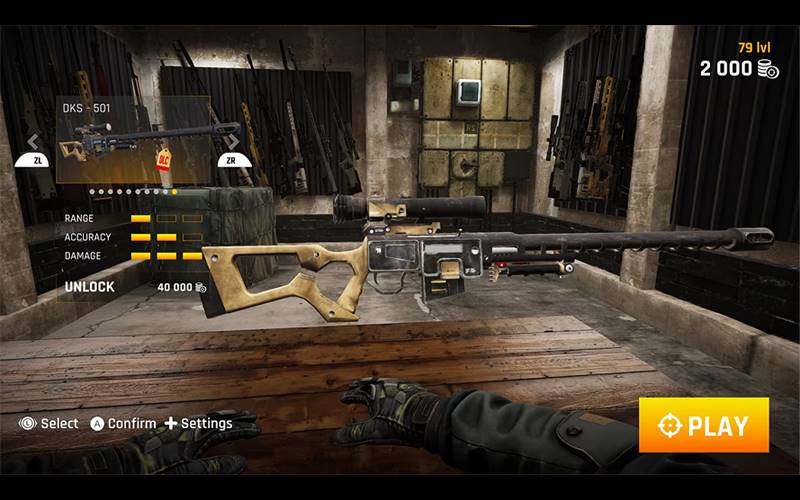Start the game with the orange PLAY button
Viewport: 800px width, 500px height.
tap(704, 425)
